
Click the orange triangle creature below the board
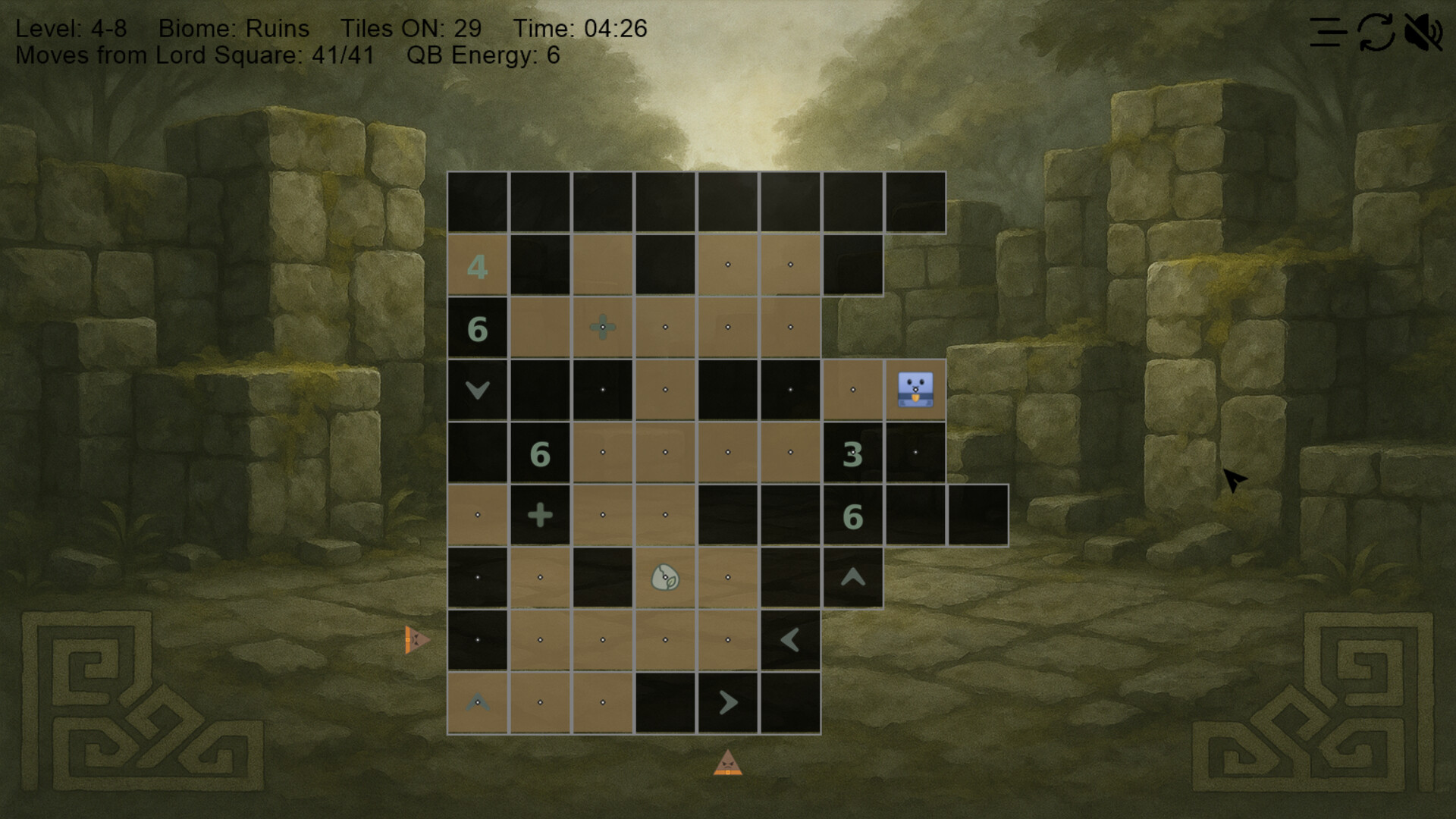tap(728, 764)
